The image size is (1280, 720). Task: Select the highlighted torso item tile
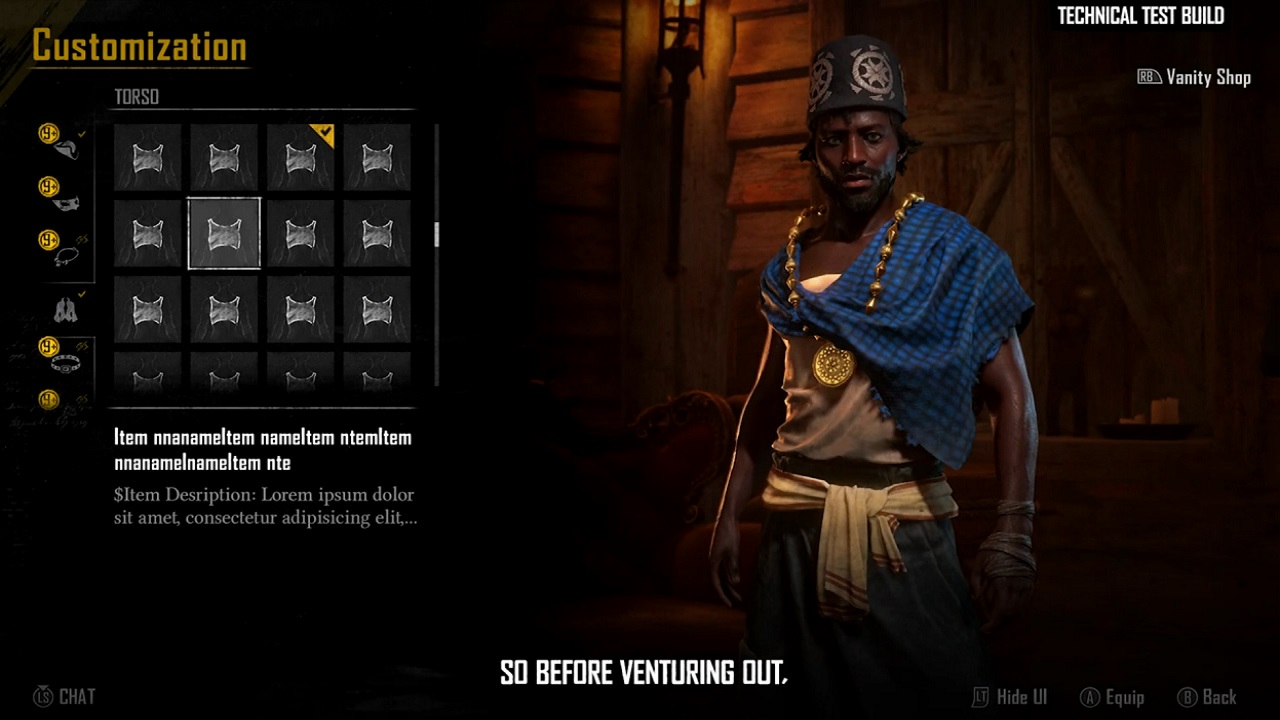click(224, 234)
